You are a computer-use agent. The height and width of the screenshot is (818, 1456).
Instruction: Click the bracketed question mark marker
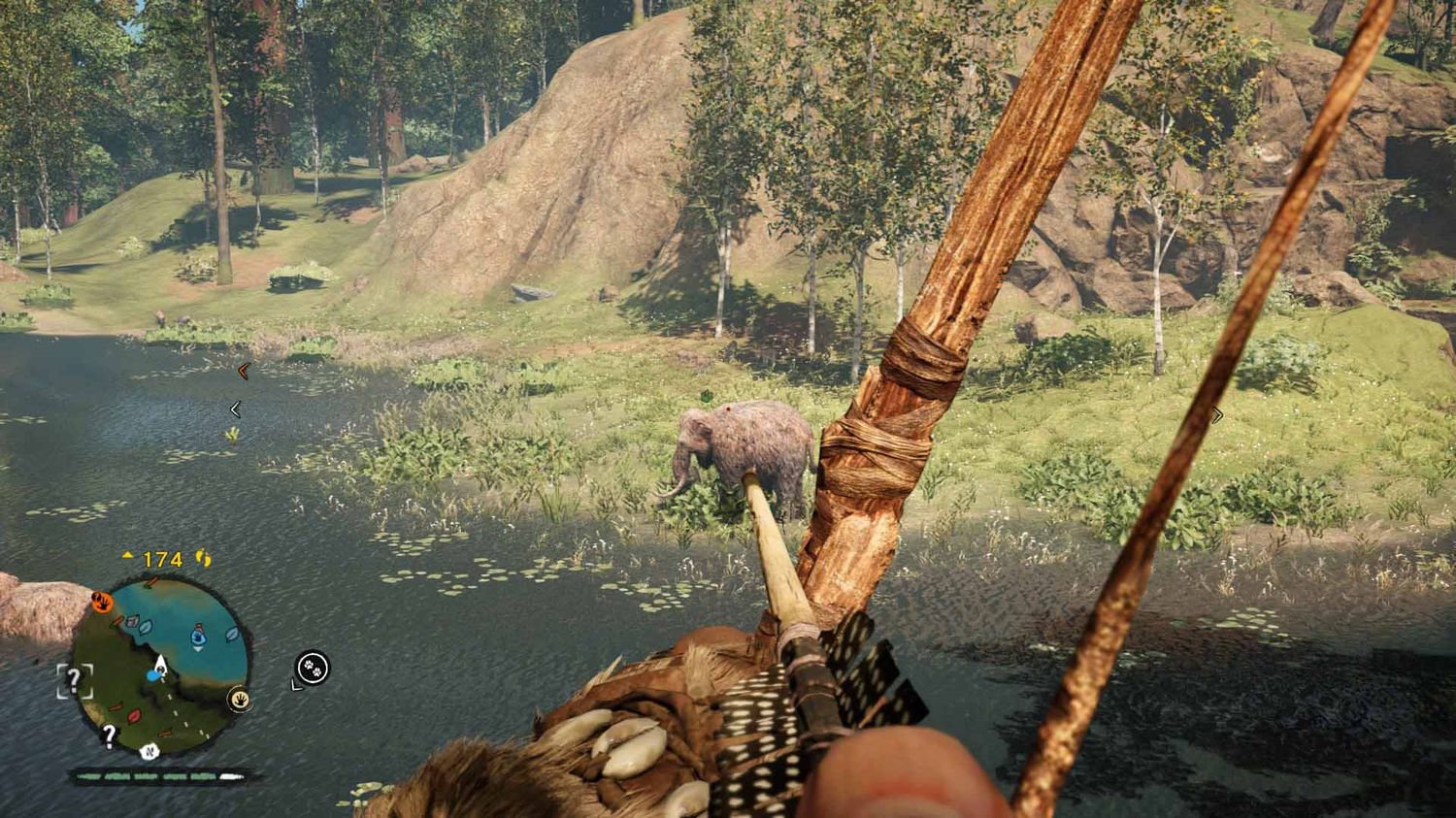point(74,681)
